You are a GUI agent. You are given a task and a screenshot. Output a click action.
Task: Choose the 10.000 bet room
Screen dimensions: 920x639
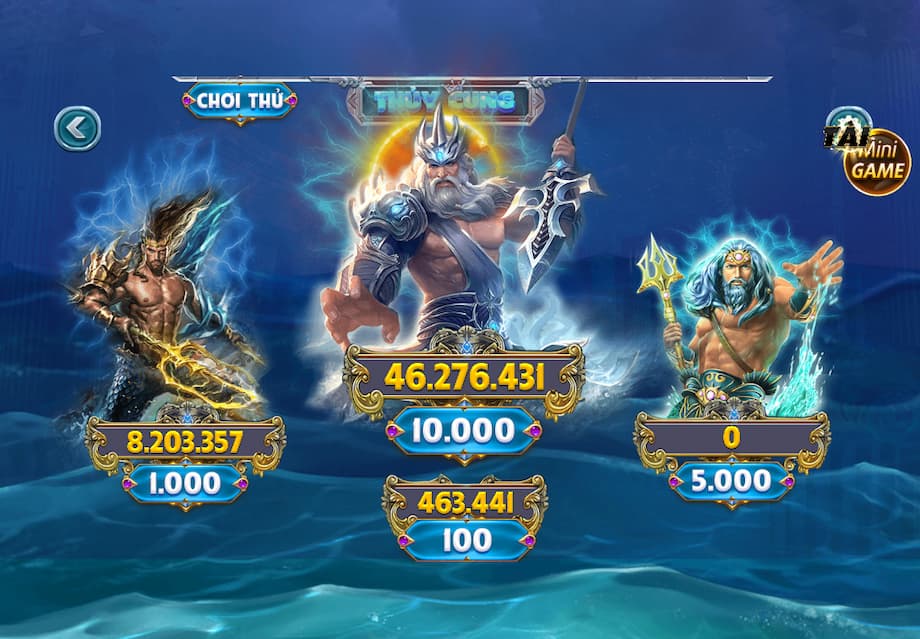[464, 431]
